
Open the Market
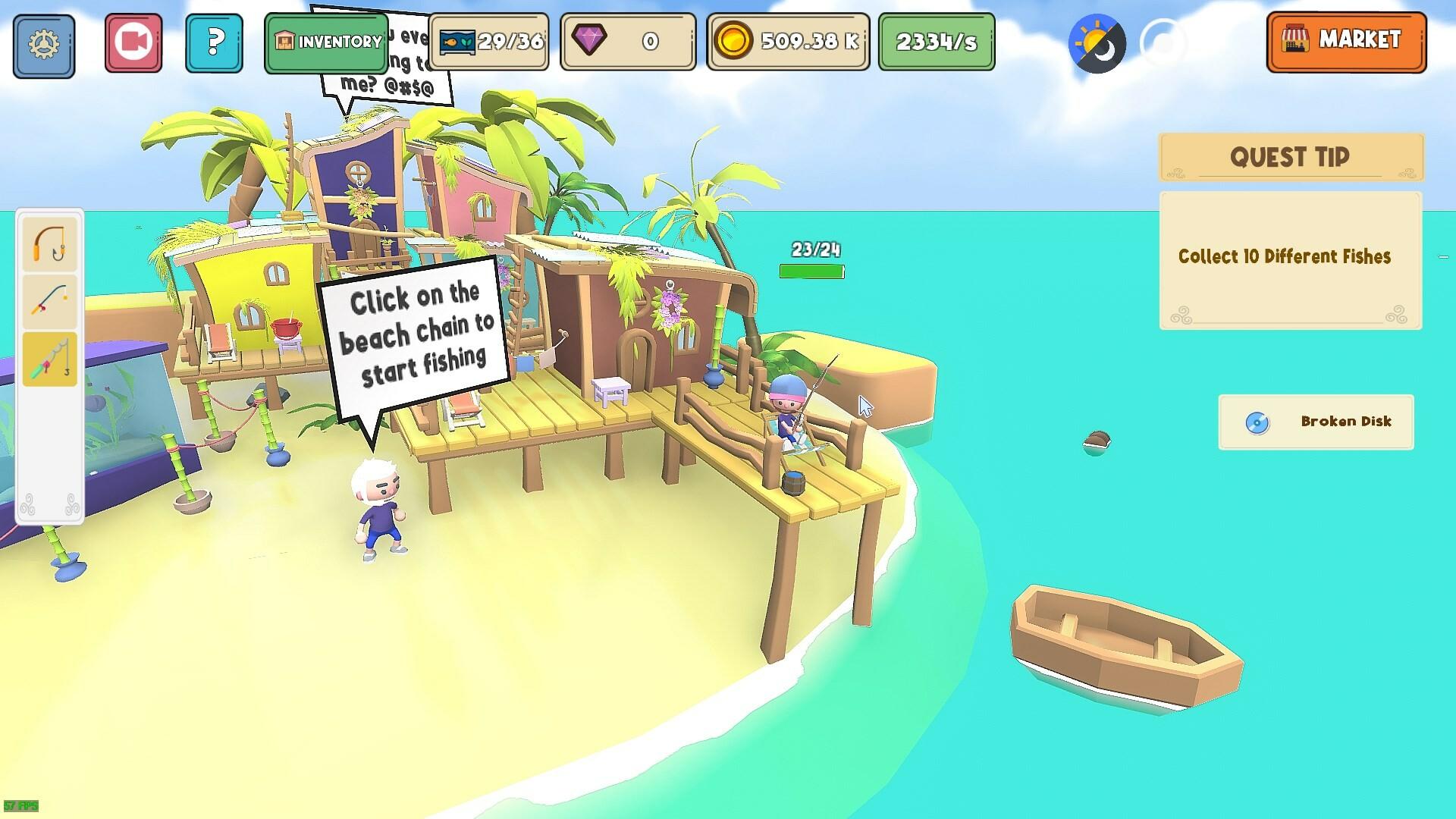coord(1346,42)
